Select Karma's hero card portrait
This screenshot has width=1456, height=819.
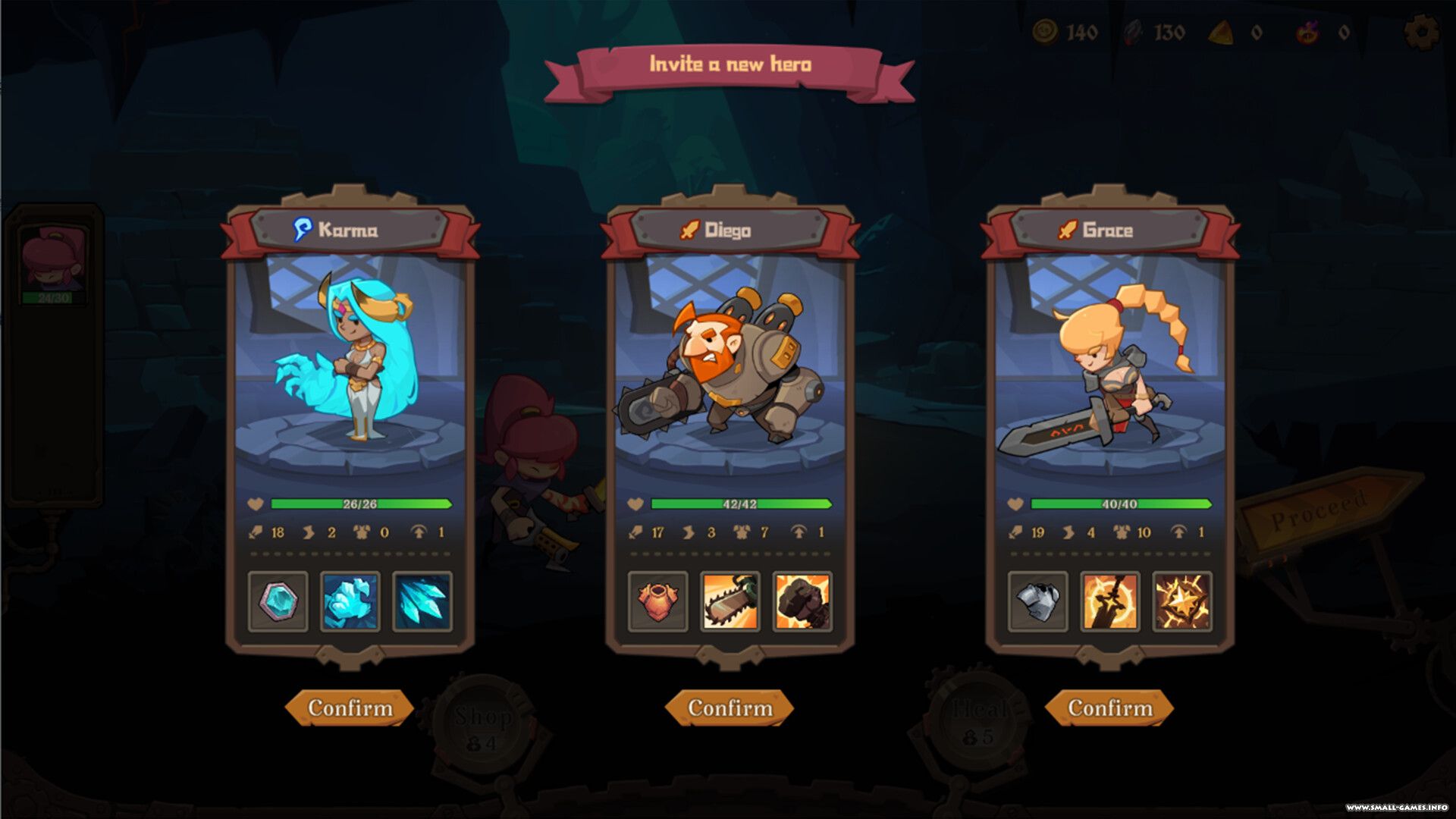click(x=350, y=364)
